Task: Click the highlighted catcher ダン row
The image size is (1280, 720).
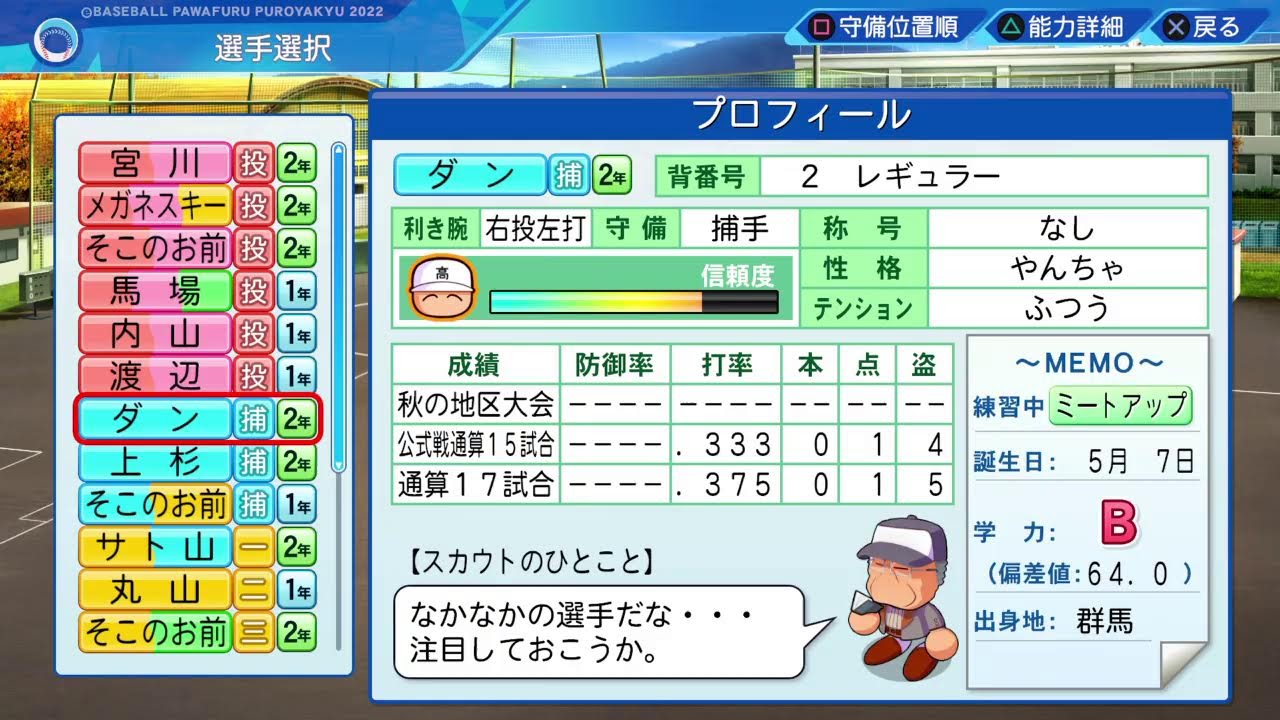Action: pyautogui.click(x=156, y=419)
